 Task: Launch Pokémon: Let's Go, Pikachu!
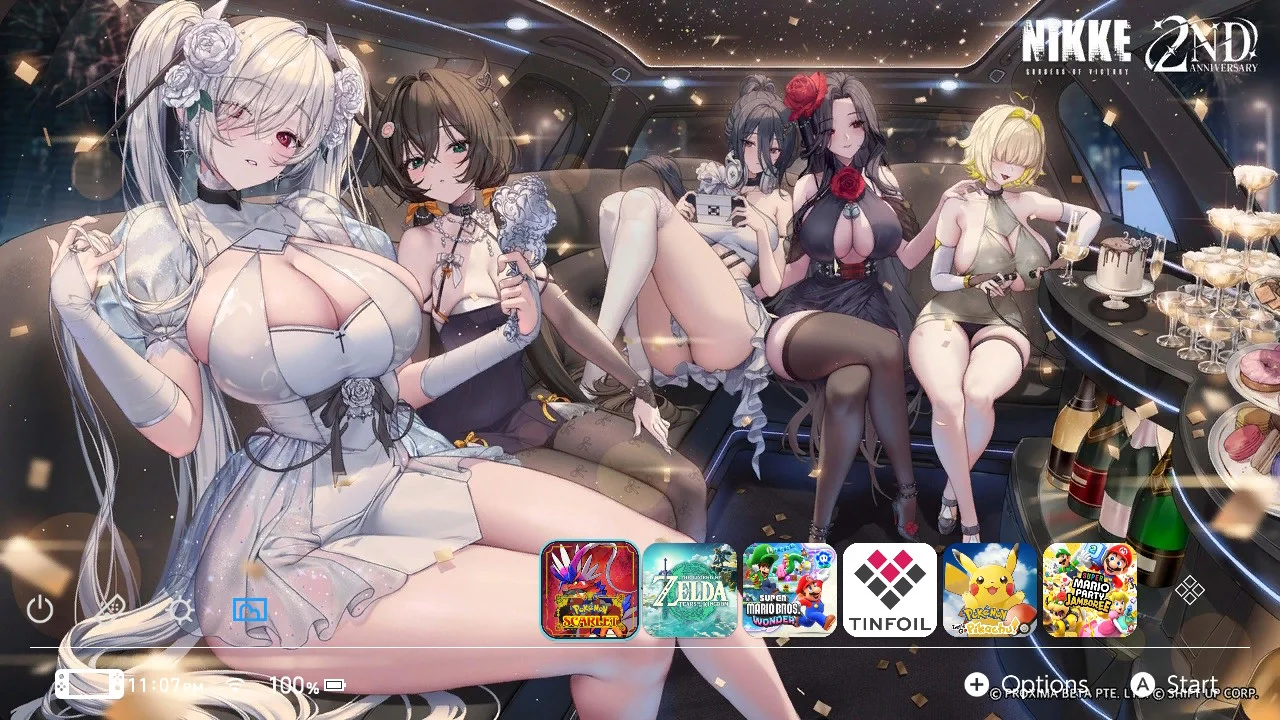[989, 591]
